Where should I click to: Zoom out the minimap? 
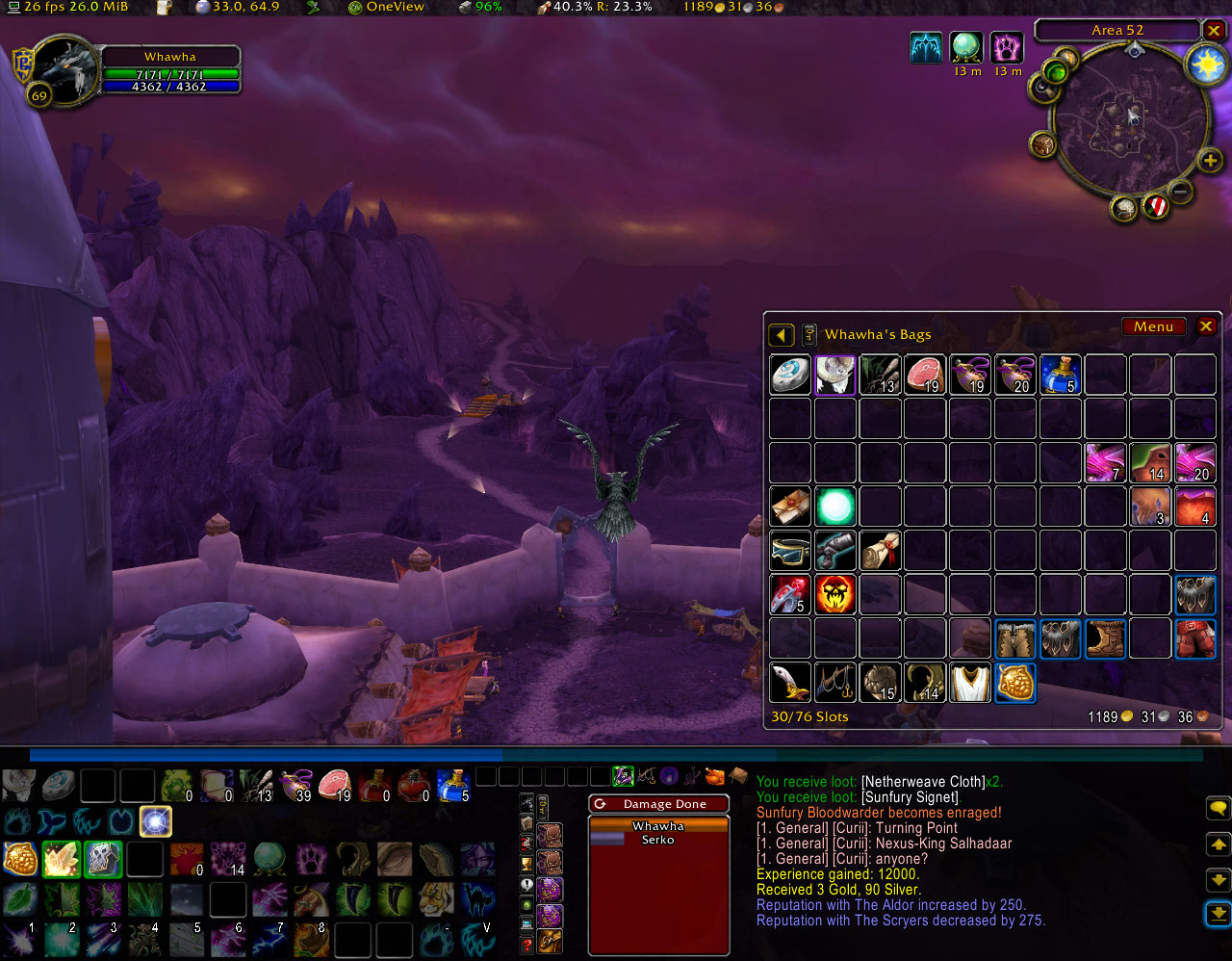(x=1182, y=193)
